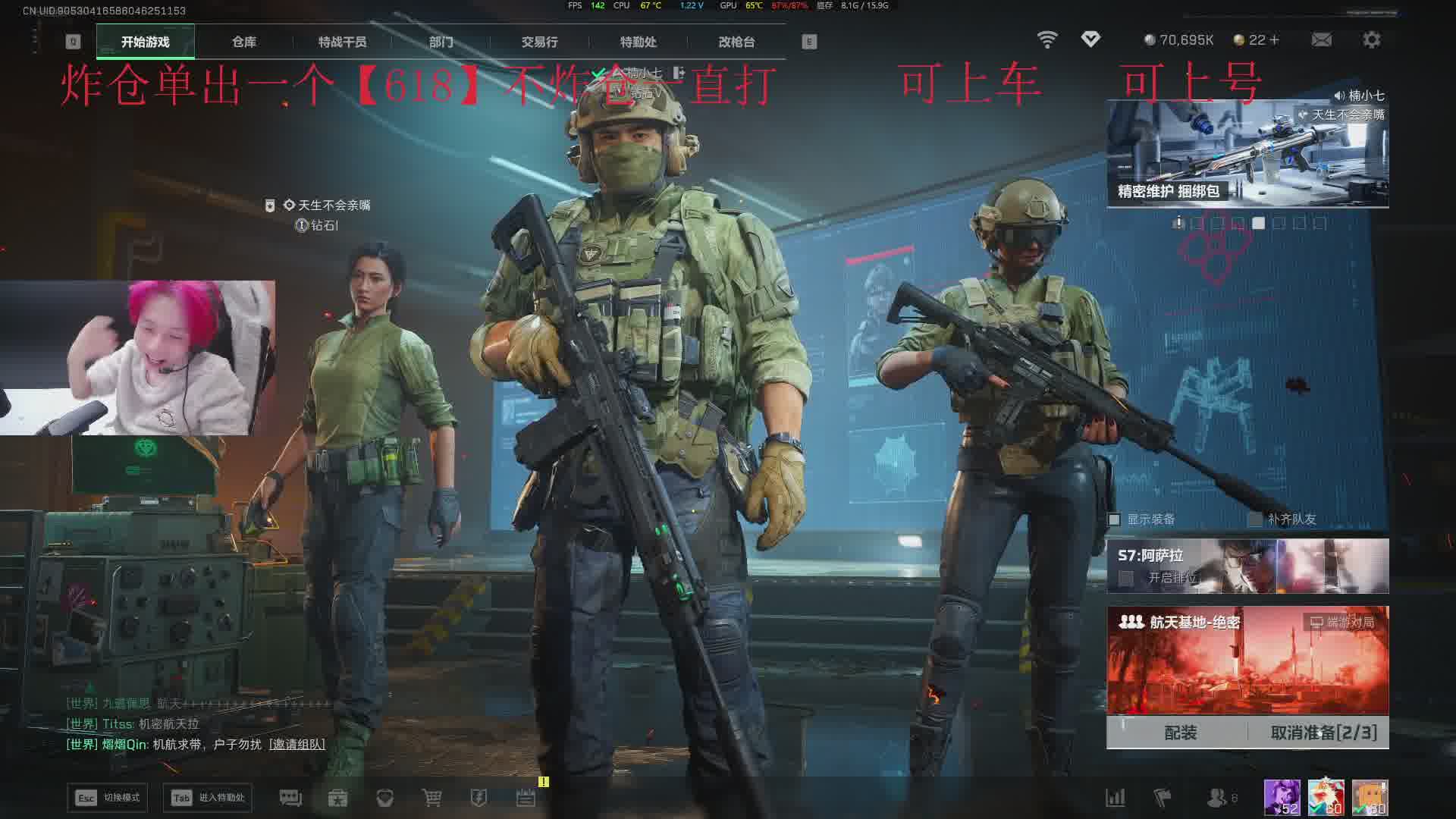Click 取消准备 to cancel ready

[x=1323, y=733]
